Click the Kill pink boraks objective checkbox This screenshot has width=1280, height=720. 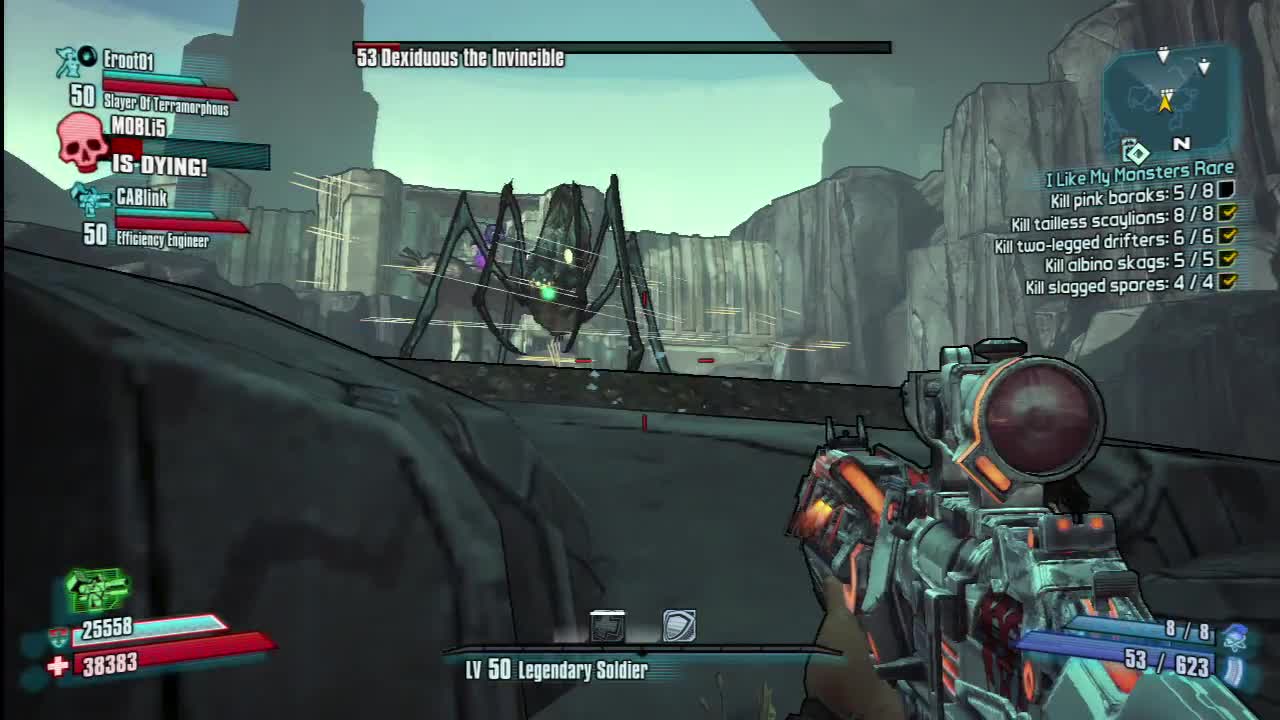[1227, 190]
